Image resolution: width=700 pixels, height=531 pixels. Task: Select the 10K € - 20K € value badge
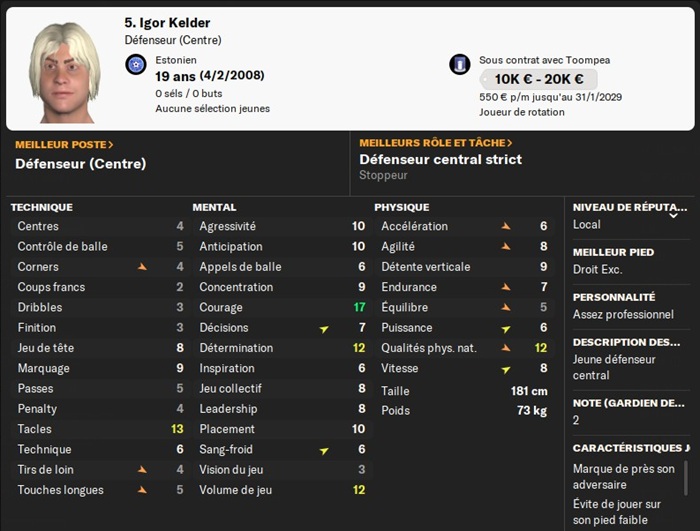click(x=538, y=80)
